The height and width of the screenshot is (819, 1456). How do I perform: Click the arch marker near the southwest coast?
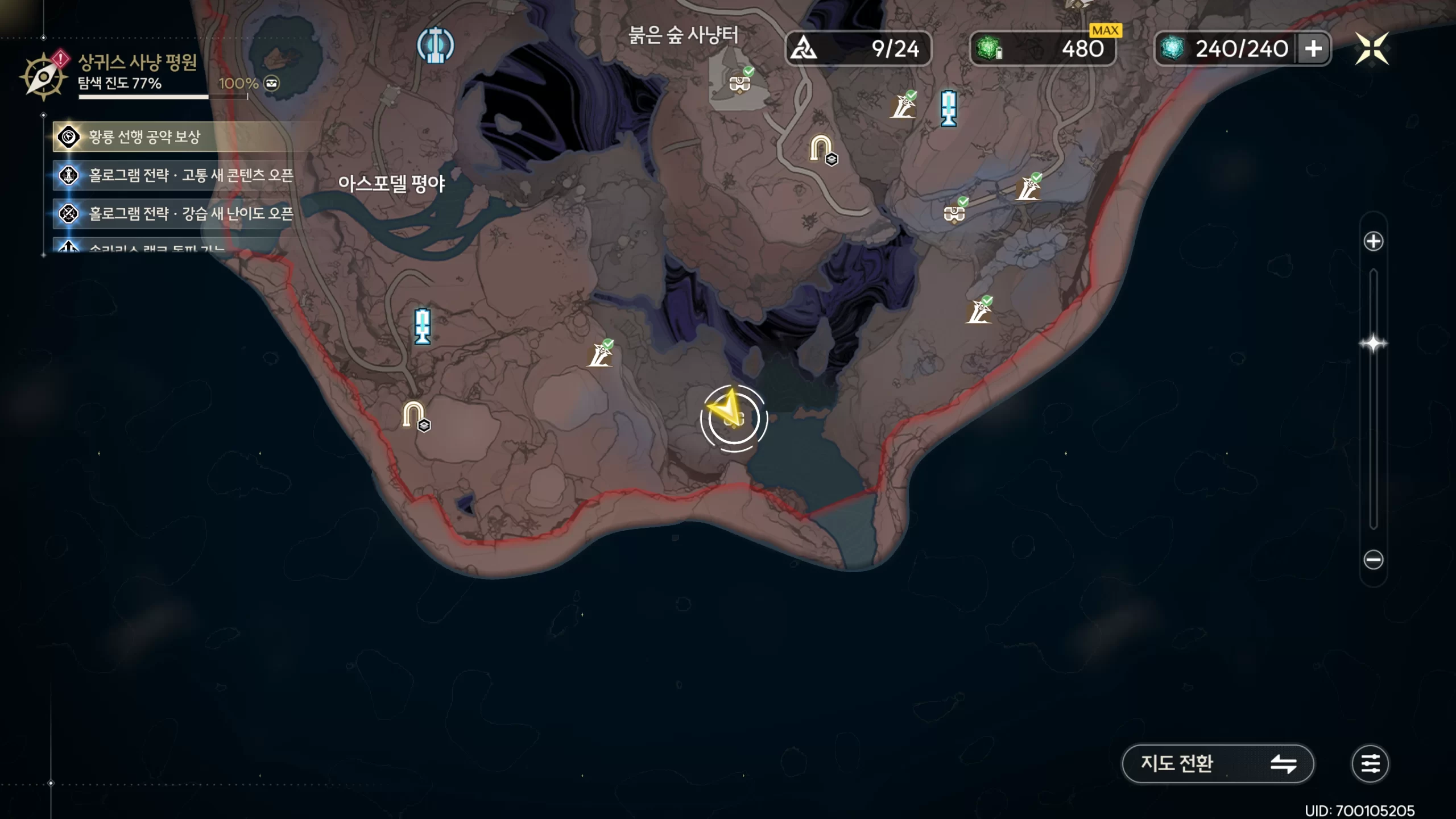[413, 415]
